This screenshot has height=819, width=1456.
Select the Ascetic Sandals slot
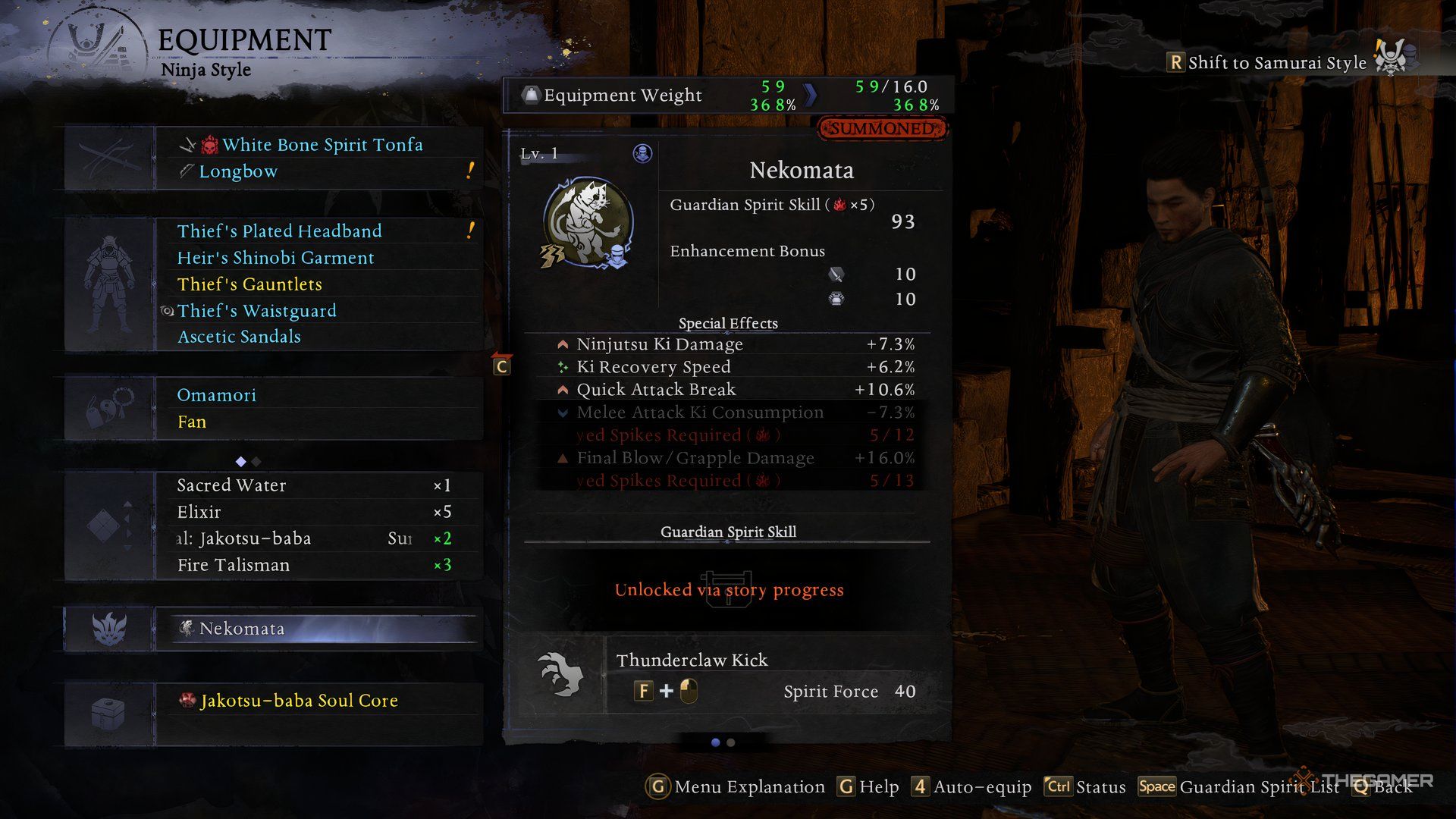tap(239, 337)
